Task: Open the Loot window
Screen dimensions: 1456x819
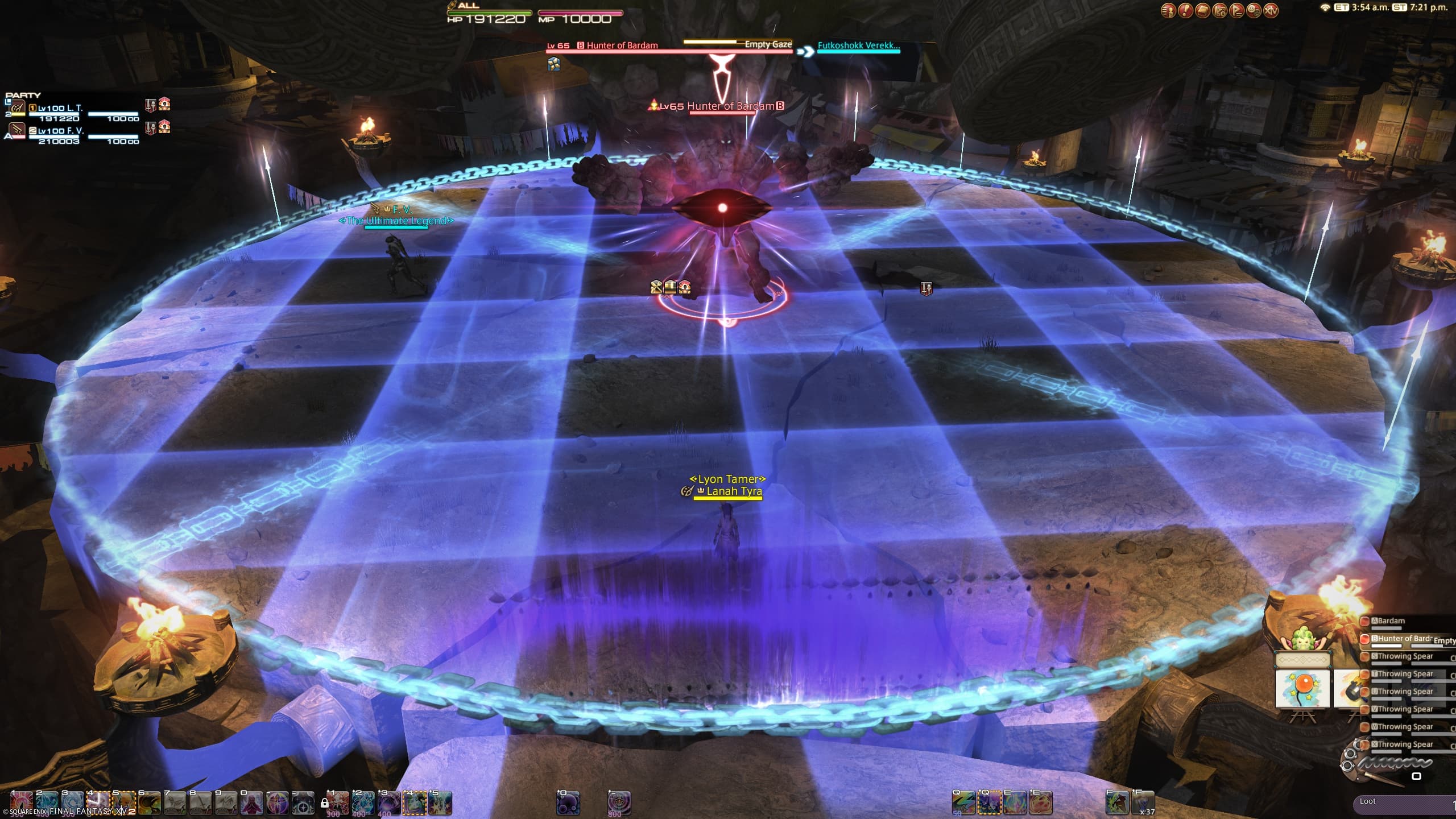Action: [1368, 801]
